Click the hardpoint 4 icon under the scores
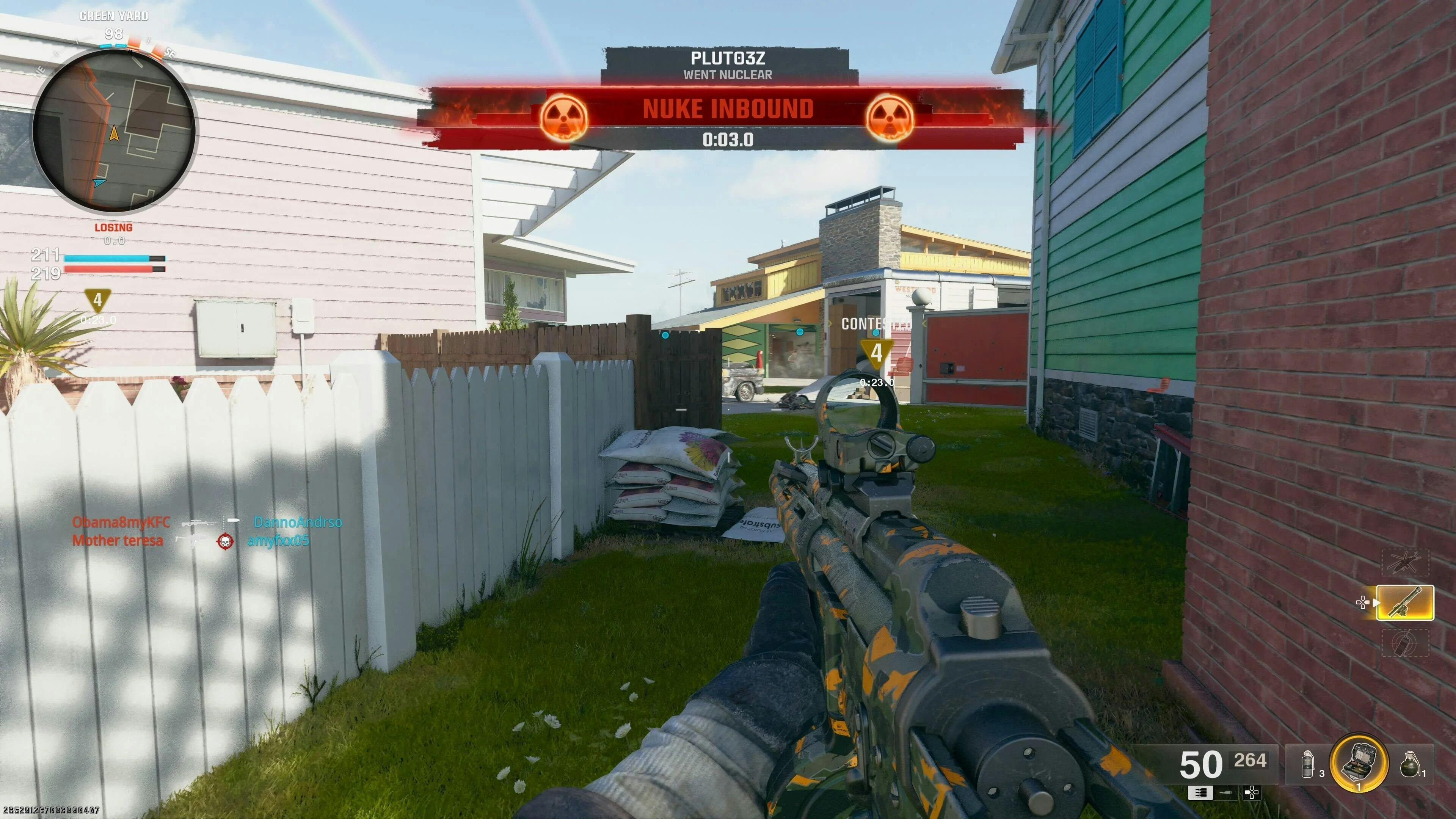Viewport: 1456px width, 819px height. 97,300
